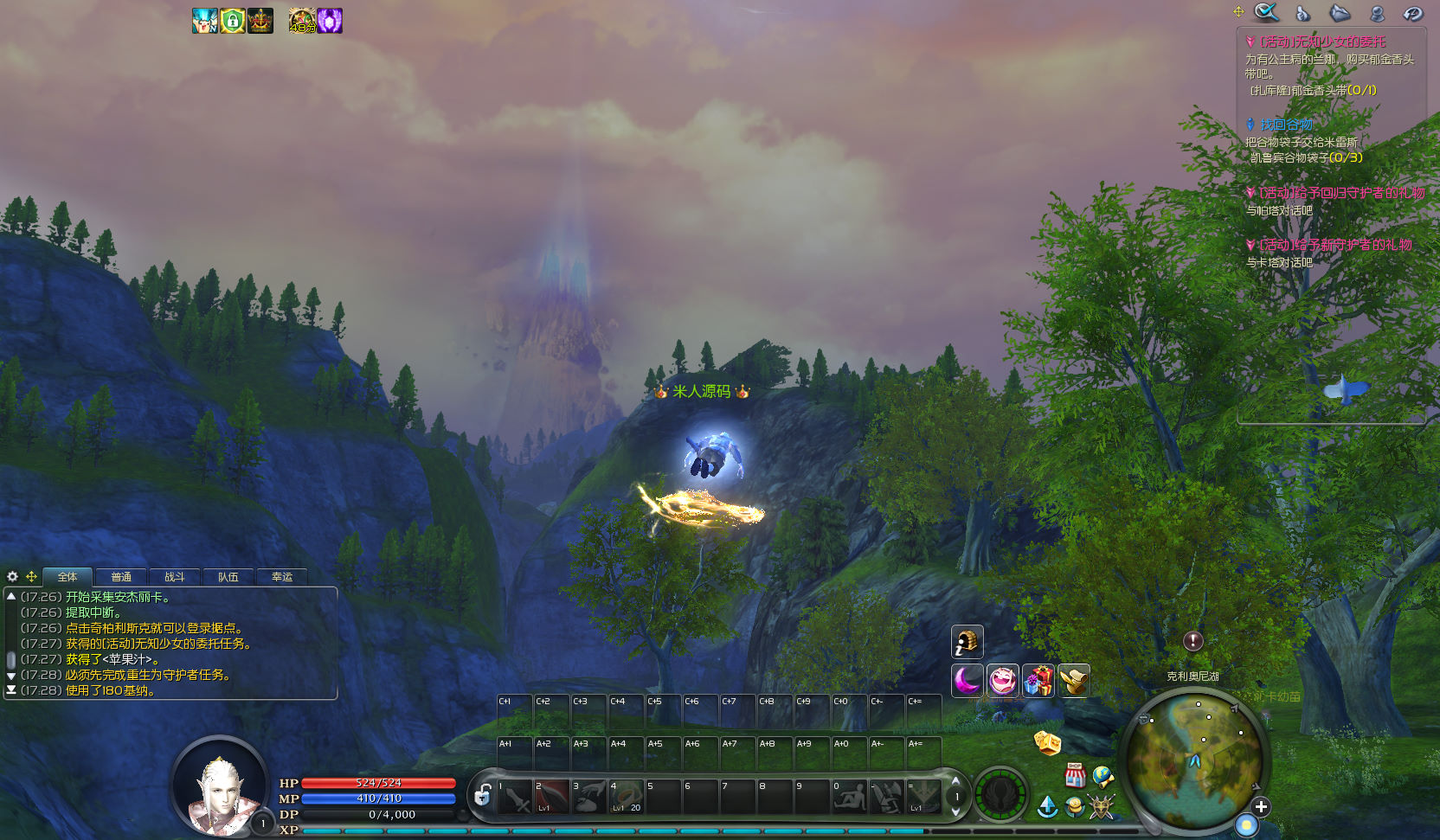Open the 给予回归守护者的礼物 quest
The height and width of the screenshot is (840, 1440).
tap(1340, 193)
